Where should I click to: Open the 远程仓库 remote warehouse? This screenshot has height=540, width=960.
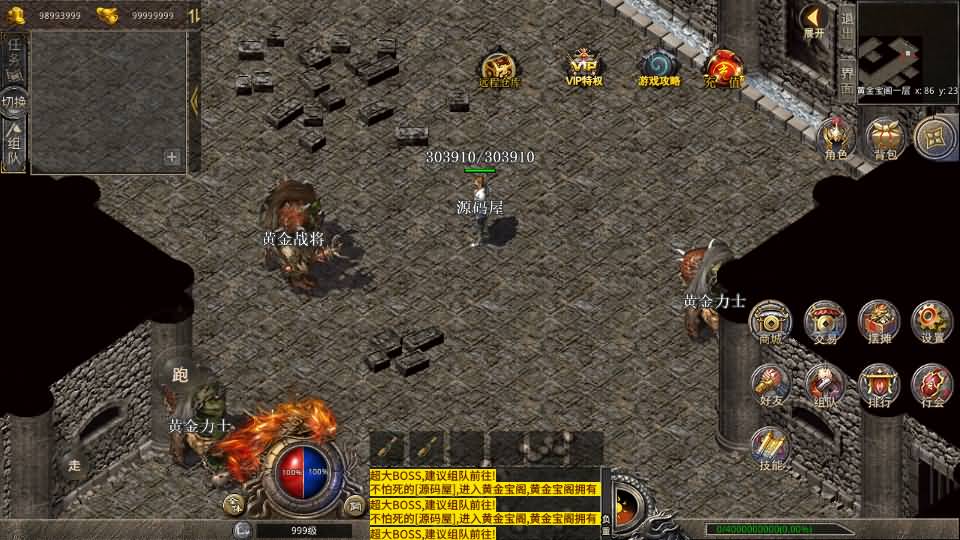tap(499, 68)
